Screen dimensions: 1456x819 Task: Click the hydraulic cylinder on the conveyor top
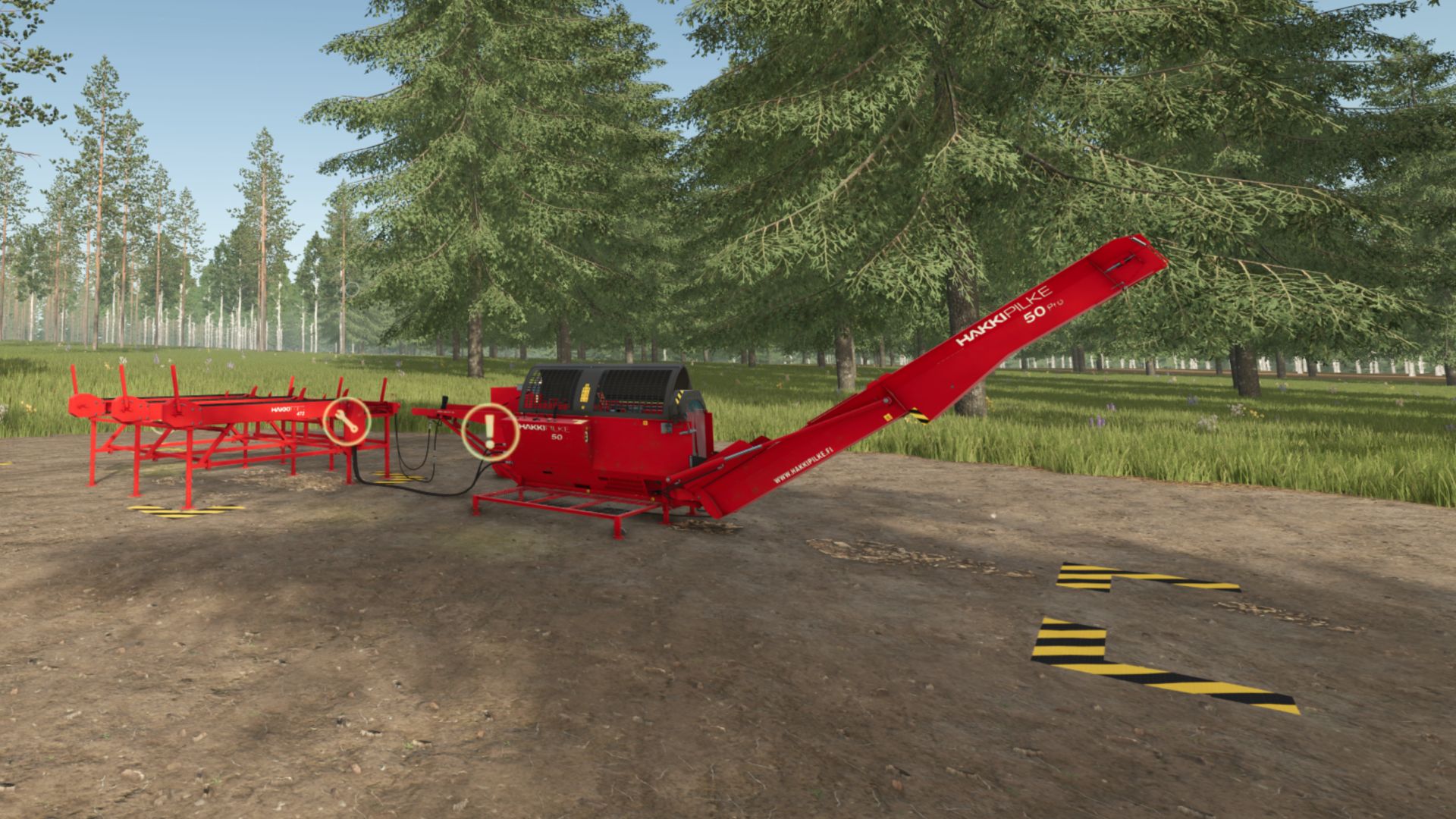point(1123,261)
